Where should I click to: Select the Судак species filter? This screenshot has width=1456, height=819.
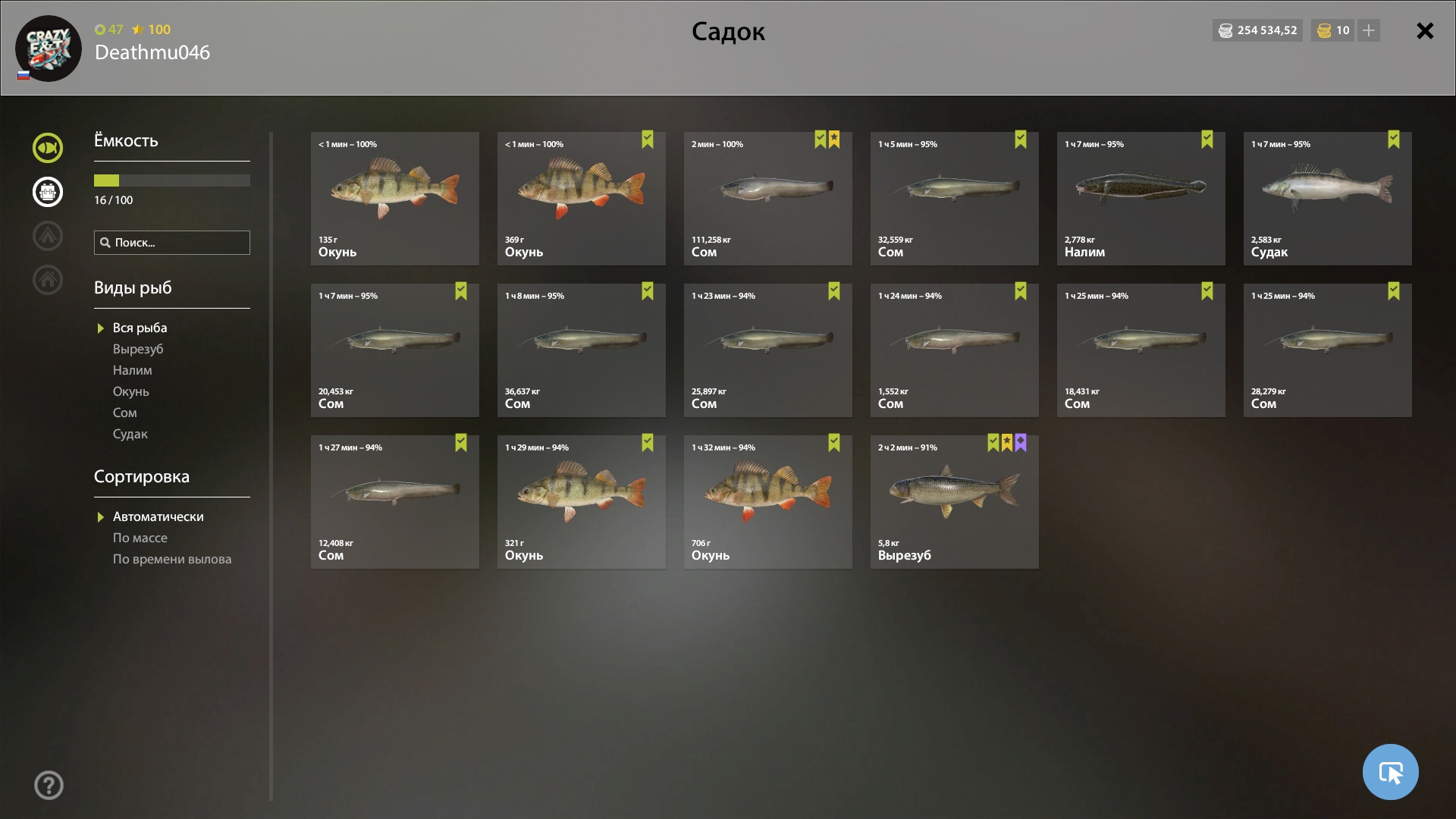[130, 434]
